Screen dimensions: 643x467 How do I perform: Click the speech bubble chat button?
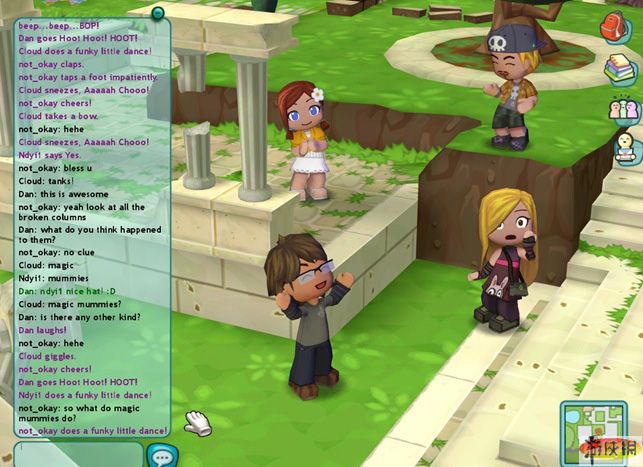(x=160, y=454)
